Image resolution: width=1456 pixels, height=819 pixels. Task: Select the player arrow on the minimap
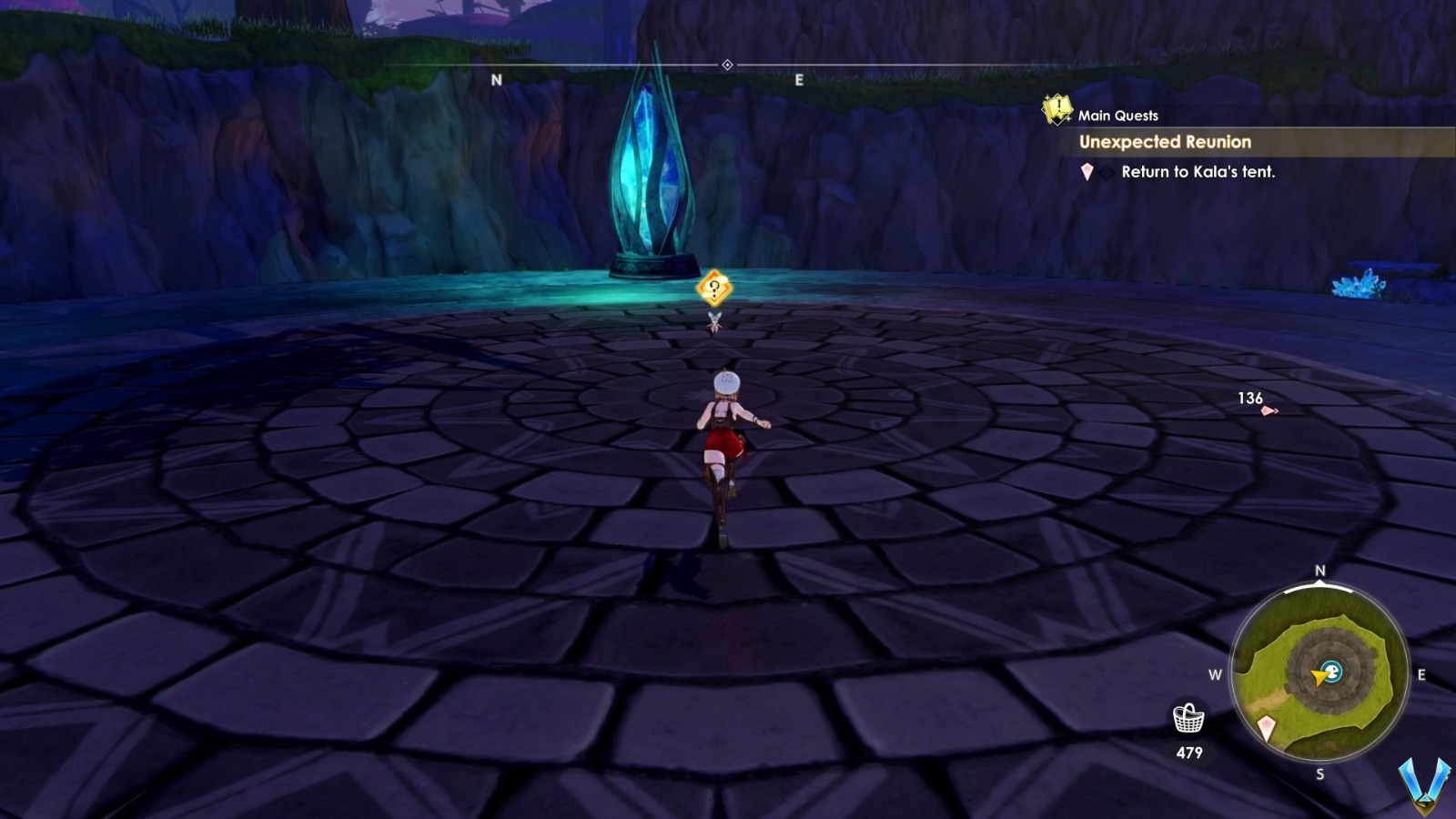coord(1318,677)
